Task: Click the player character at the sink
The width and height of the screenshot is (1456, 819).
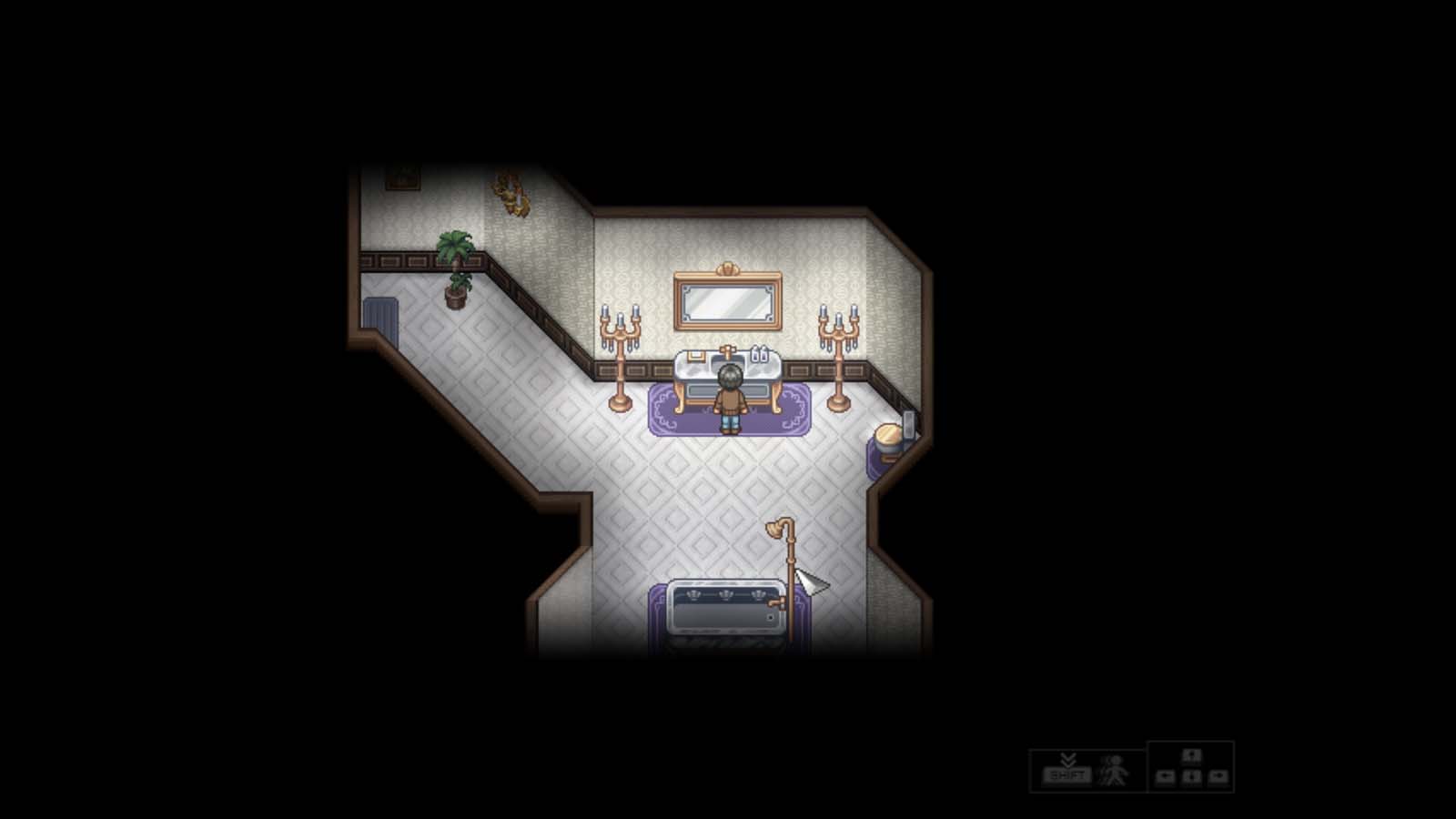Action: click(729, 396)
